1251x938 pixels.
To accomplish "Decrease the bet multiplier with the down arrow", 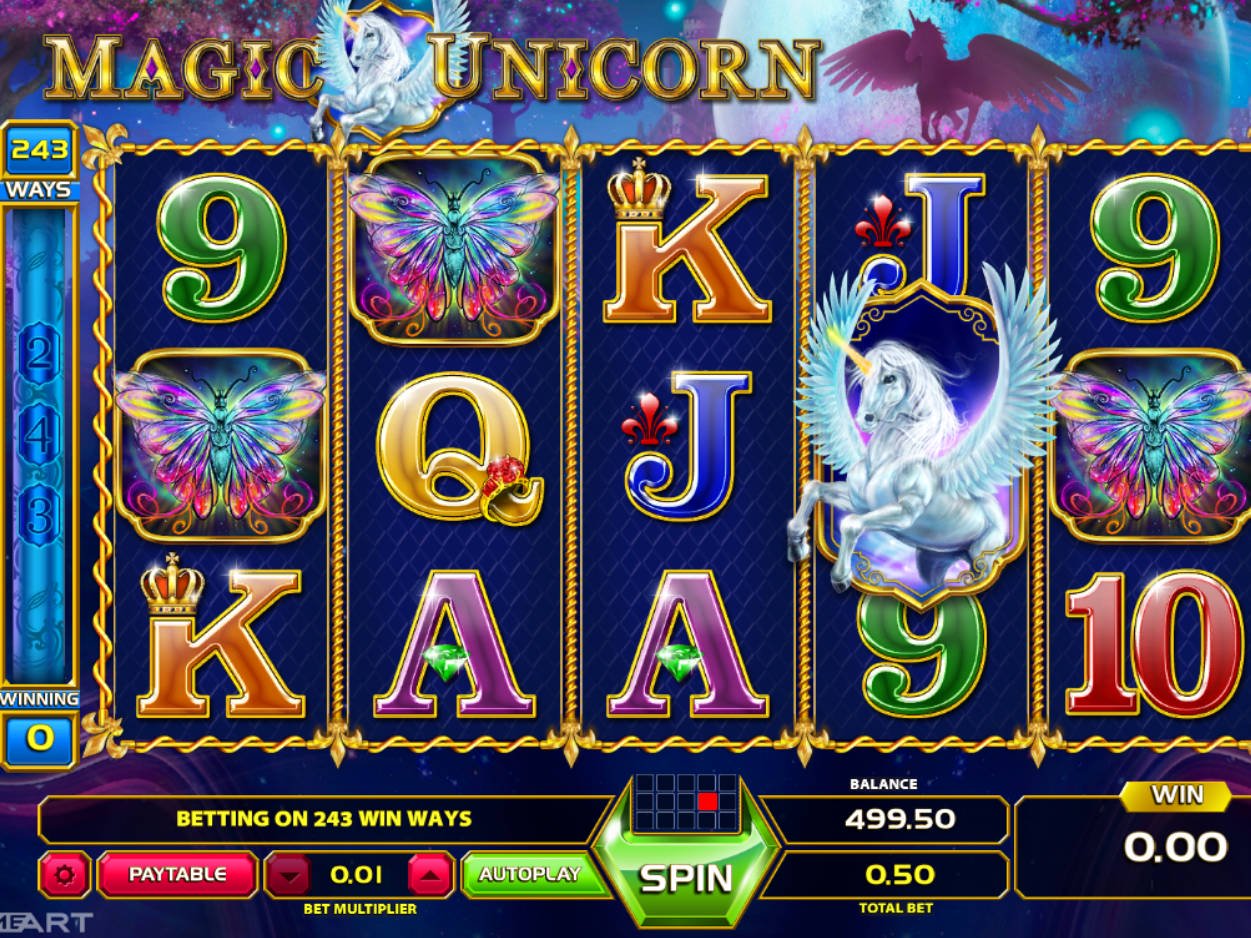I will [291, 875].
